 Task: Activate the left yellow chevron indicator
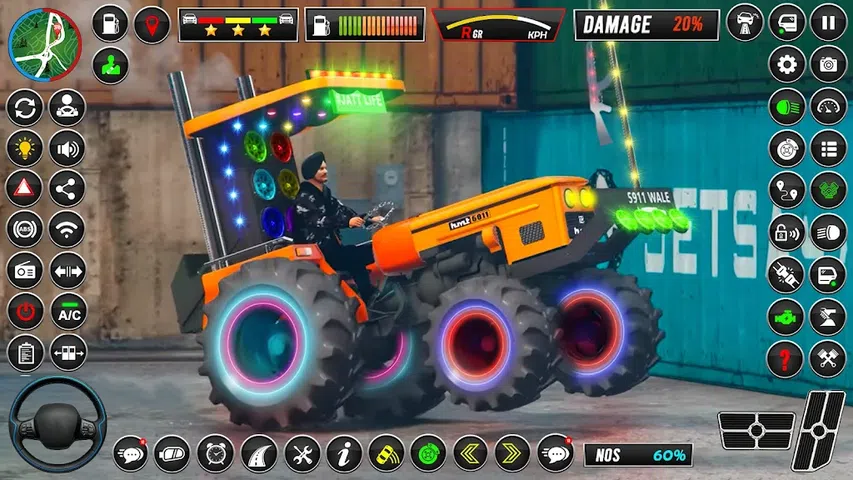pos(470,453)
